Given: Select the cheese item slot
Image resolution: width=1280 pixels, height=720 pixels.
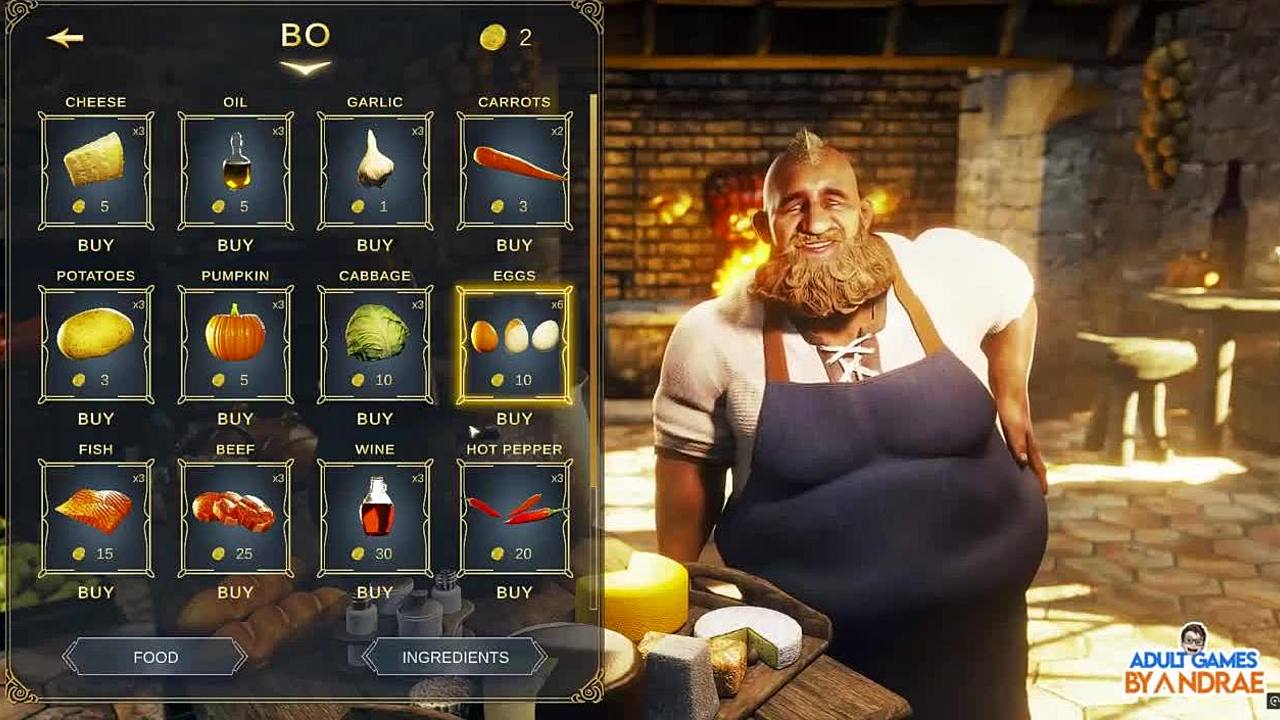Looking at the screenshot, I should [x=96, y=170].
